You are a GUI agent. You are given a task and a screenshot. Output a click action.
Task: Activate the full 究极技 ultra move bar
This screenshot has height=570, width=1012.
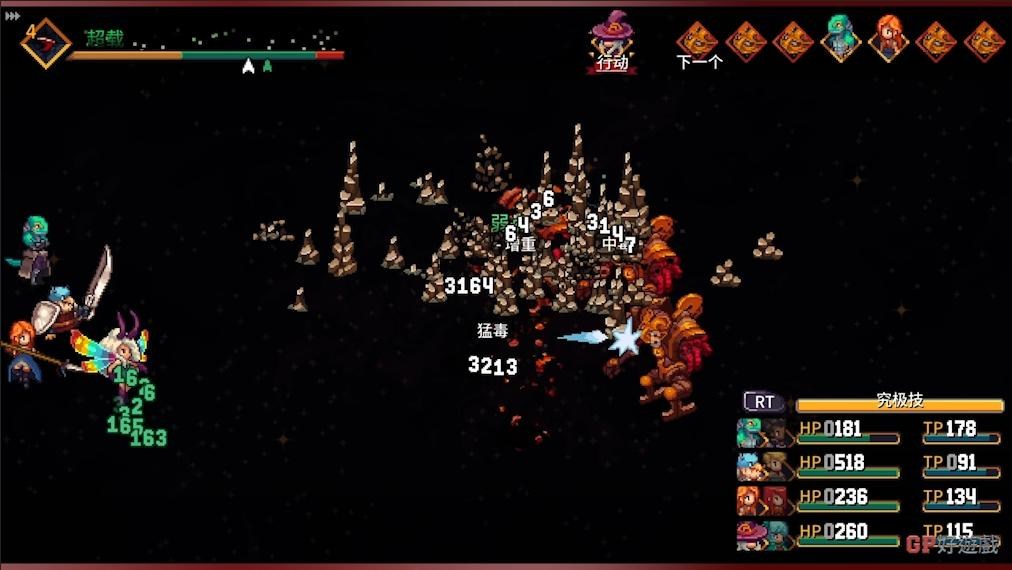pyautogui.click(x=899, y=403)
